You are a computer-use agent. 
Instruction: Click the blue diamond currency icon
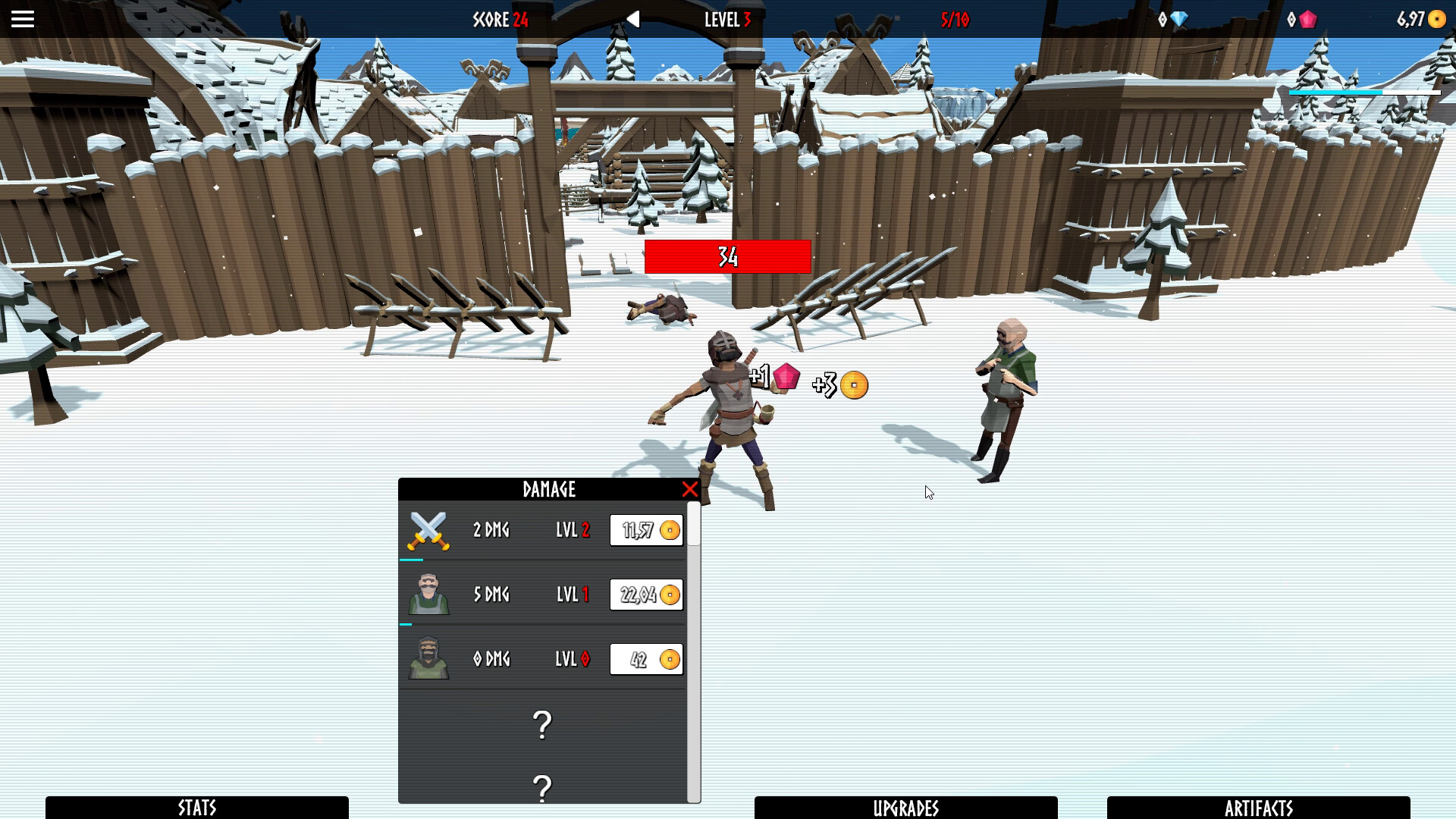(1178, 20)
